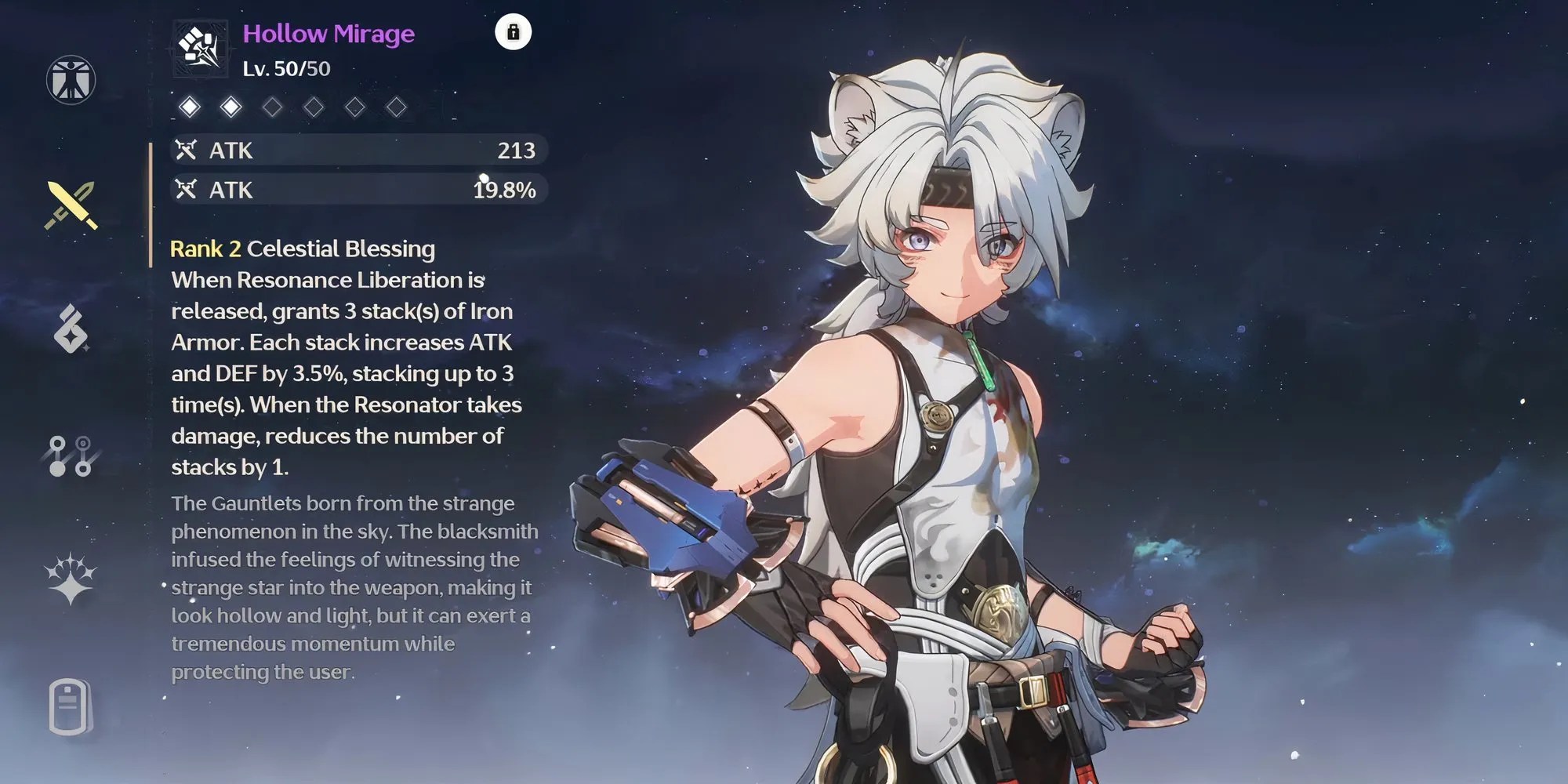Open the resonator overview tab with figure icon
Screen dimensions: 1568x784
point(71,80)
